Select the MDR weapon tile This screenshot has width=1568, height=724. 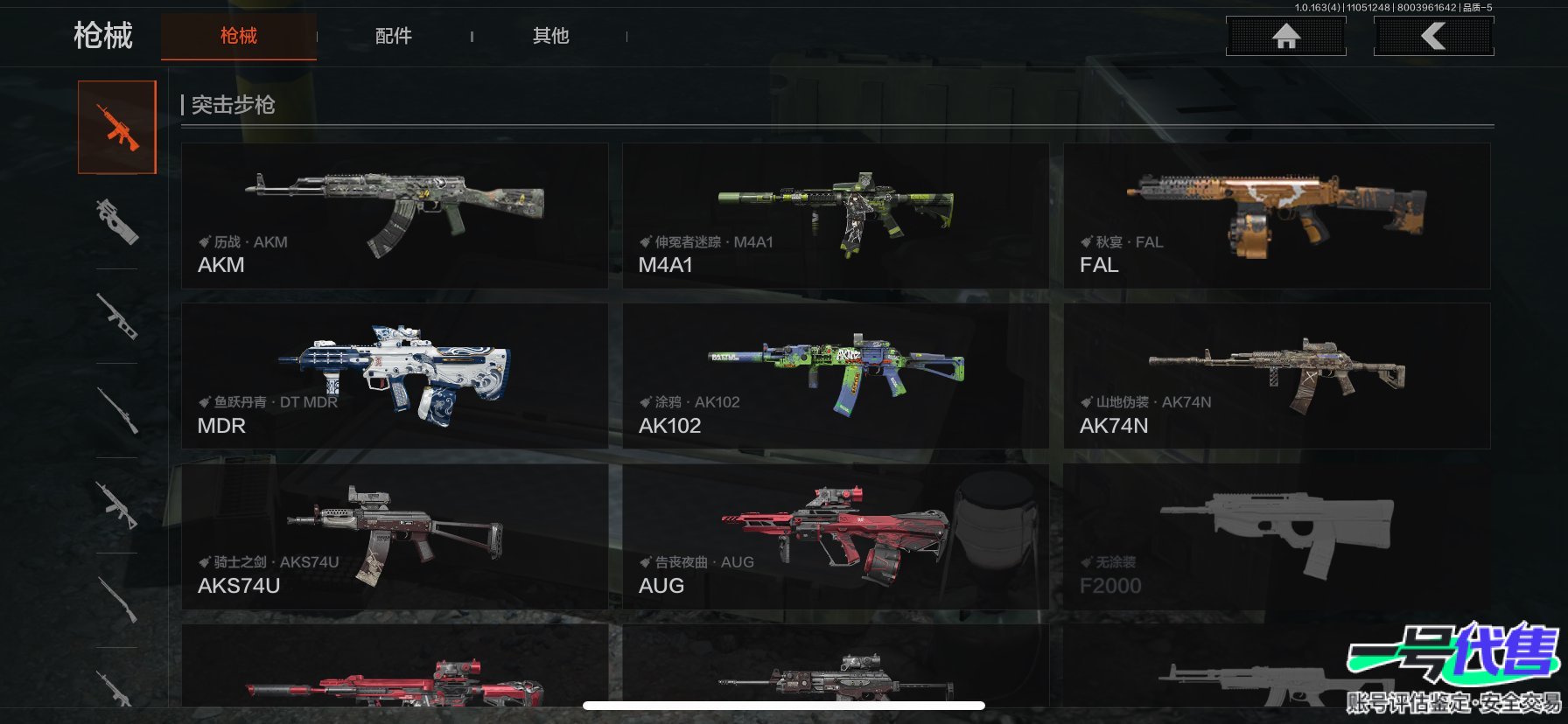click(x=395, y=376)
